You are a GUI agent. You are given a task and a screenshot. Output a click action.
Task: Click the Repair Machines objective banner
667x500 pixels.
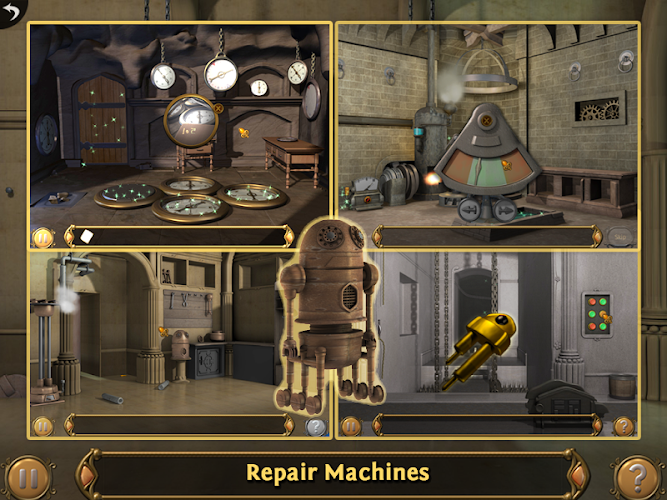click(337, 472)
